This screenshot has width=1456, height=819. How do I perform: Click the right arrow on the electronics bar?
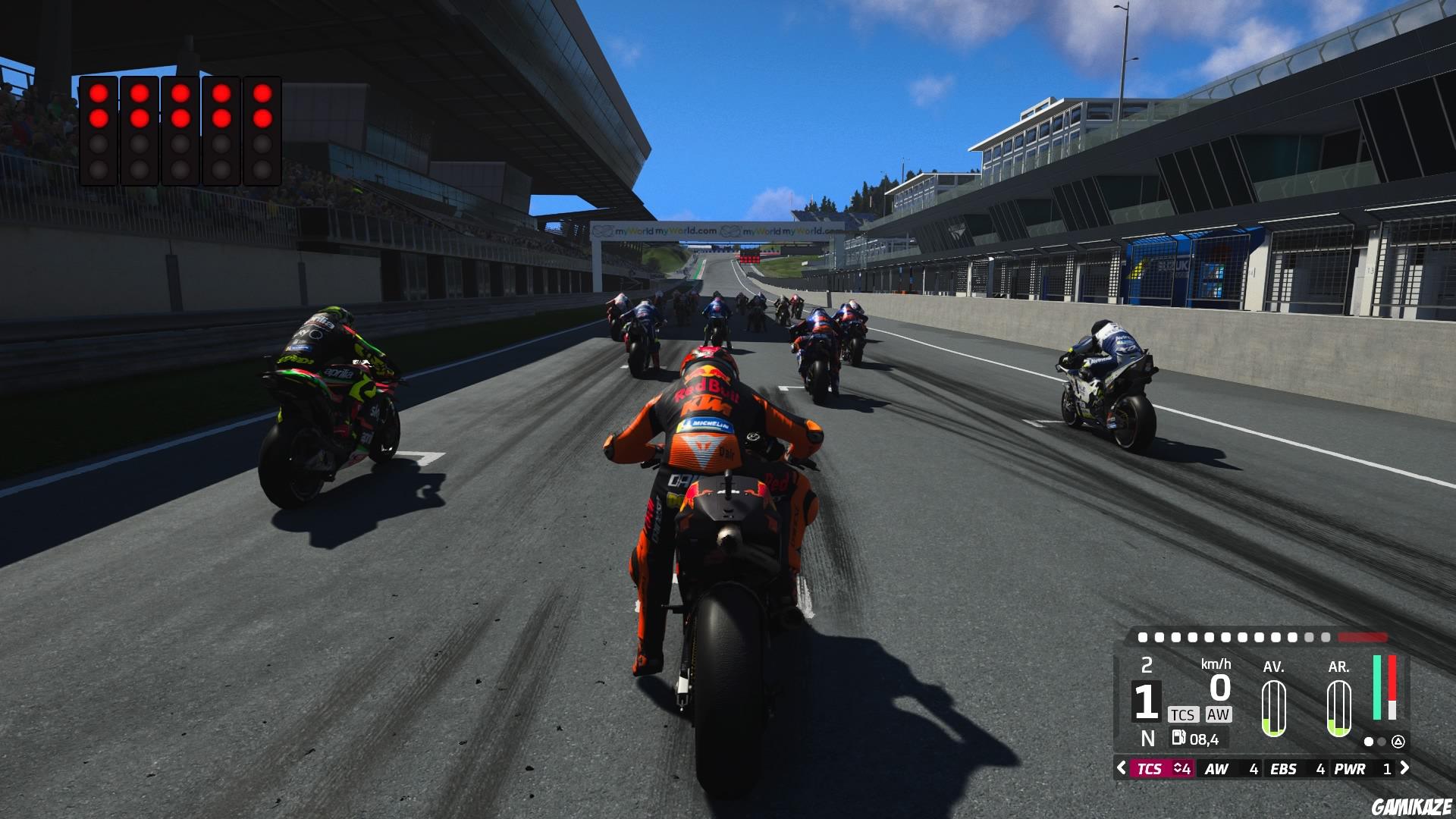pos(1405,768)
